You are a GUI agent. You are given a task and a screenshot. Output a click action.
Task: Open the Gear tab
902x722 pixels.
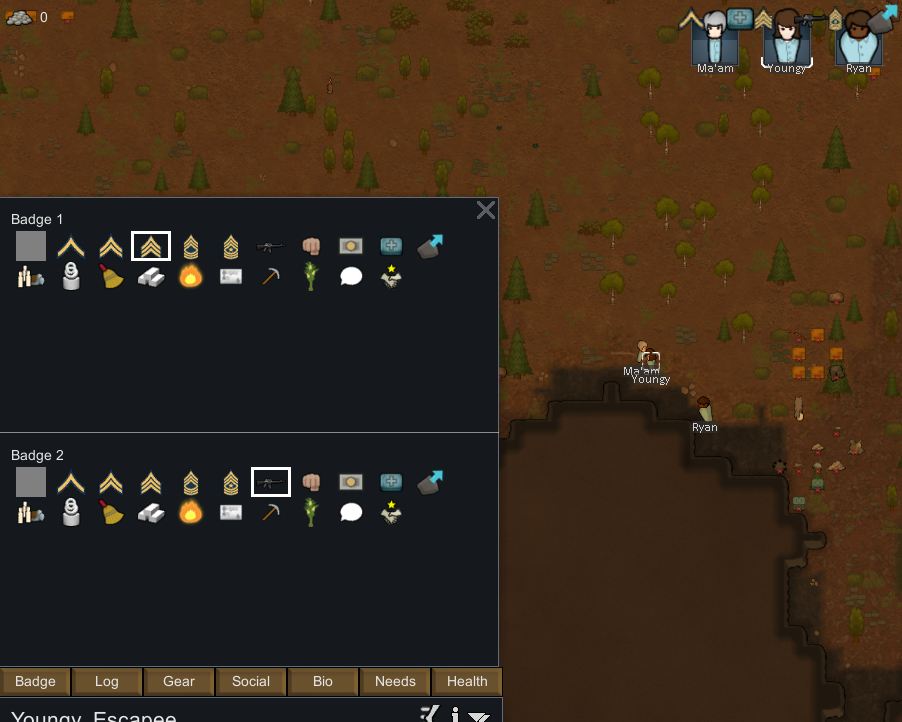(x=179, y=682)
